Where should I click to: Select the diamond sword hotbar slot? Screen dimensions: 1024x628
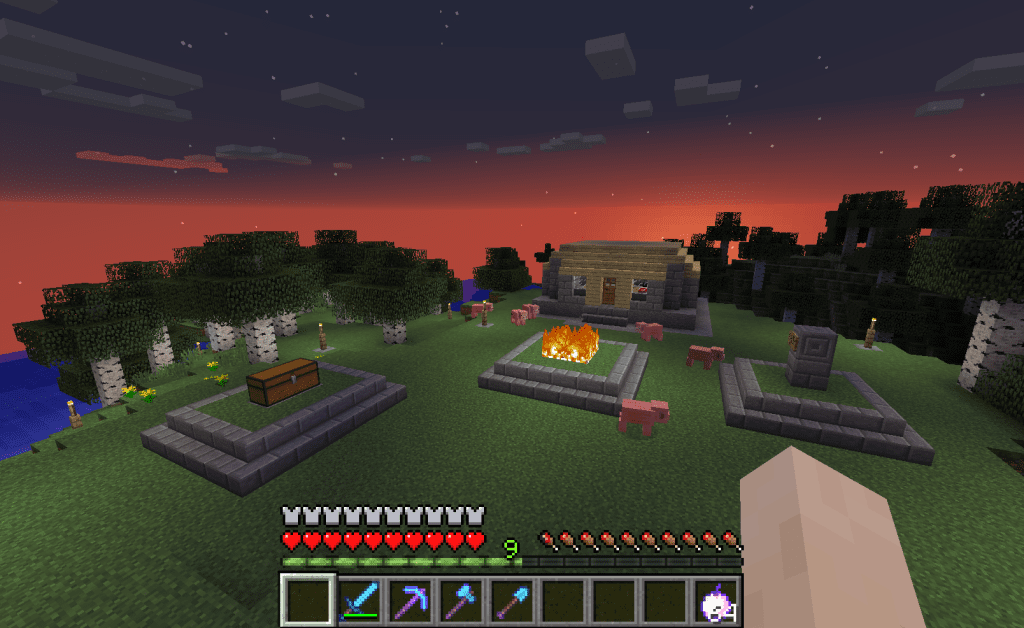[359, 601]
